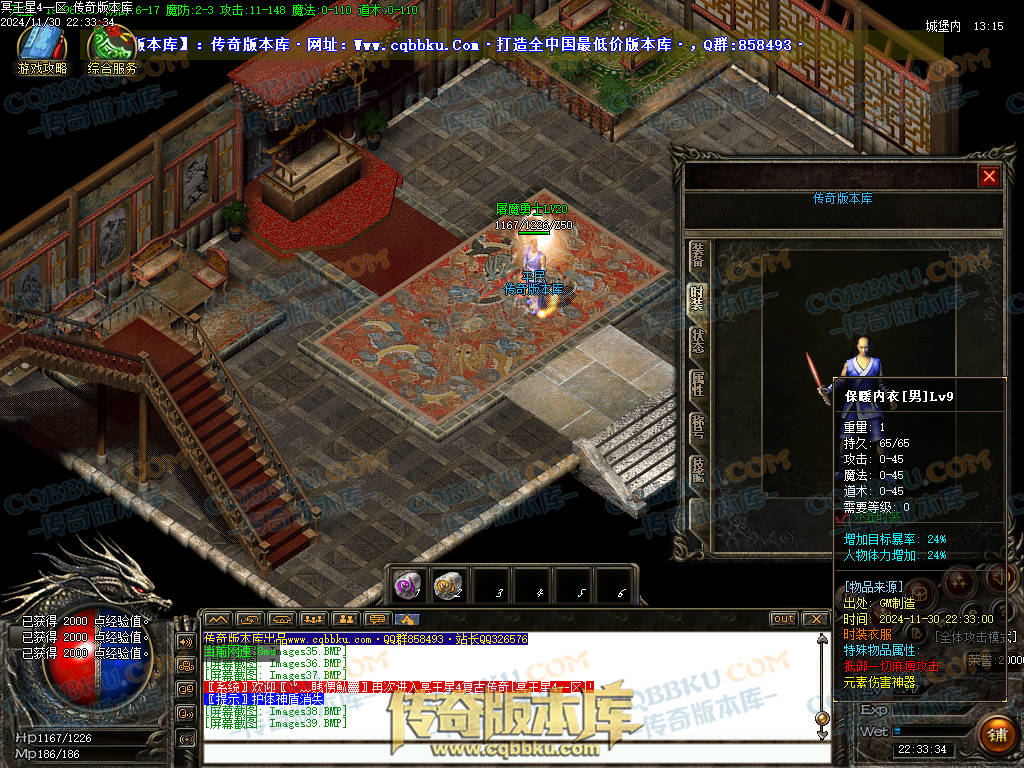The width and height of the screenshot is (1024, 768).
Task: Close the character equipment panel
Action: pyautogui.click(x=989, y=176)
